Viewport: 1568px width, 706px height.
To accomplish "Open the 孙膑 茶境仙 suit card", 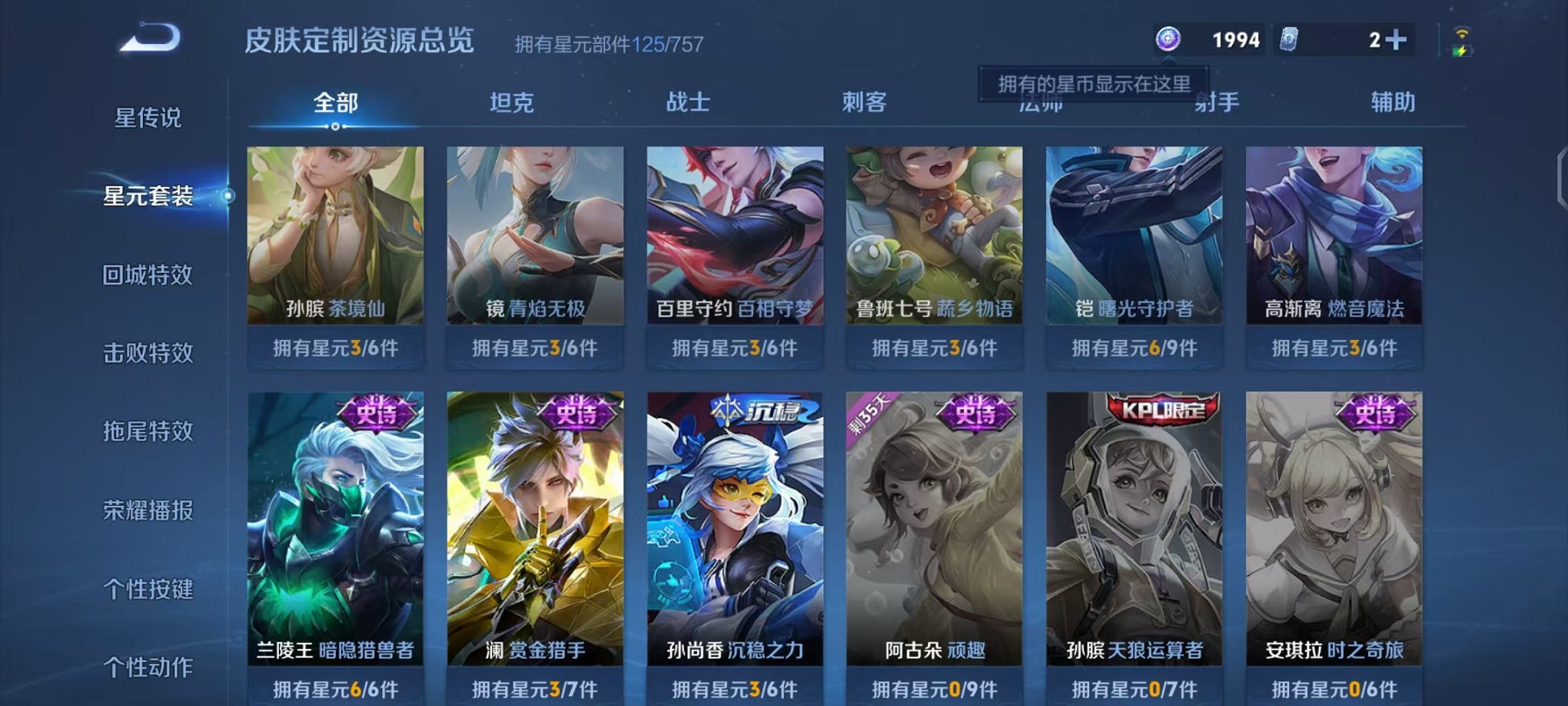I will tap(335, 246).
